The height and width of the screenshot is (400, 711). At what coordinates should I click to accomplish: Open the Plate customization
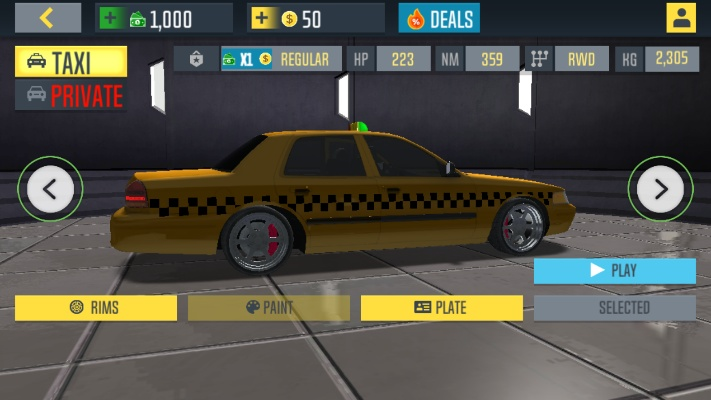441,308
